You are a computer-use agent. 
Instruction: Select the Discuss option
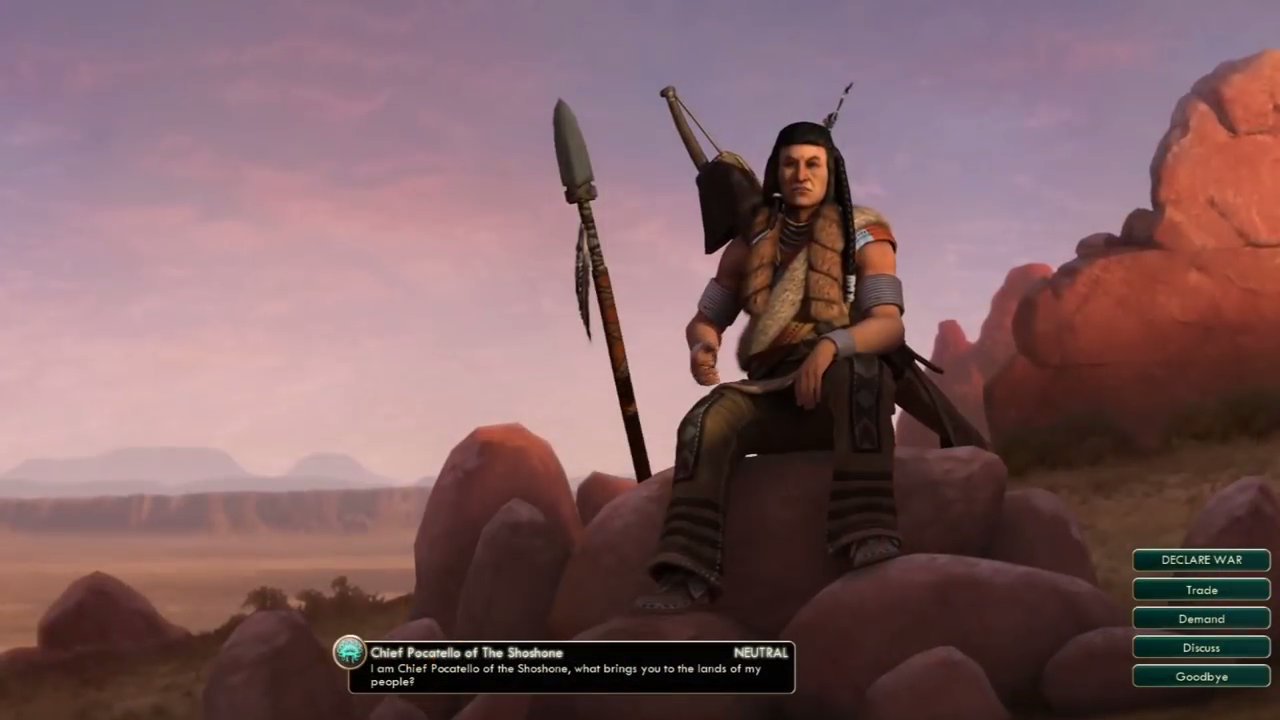[1201, 648]
